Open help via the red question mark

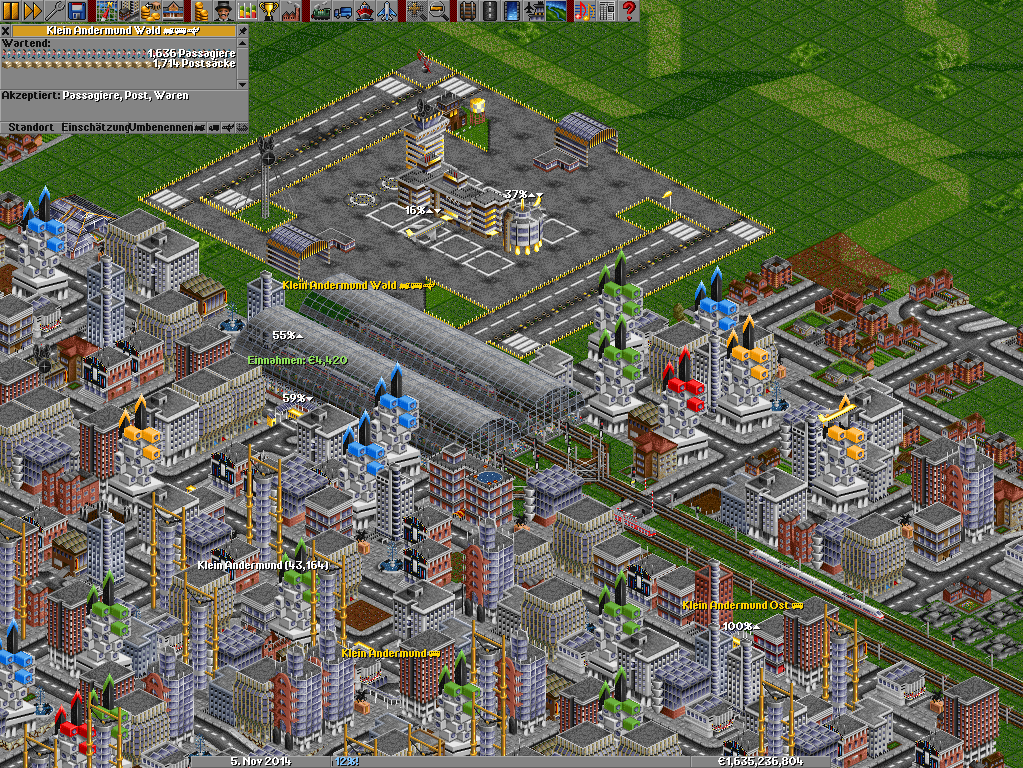[x=630, y=11]
